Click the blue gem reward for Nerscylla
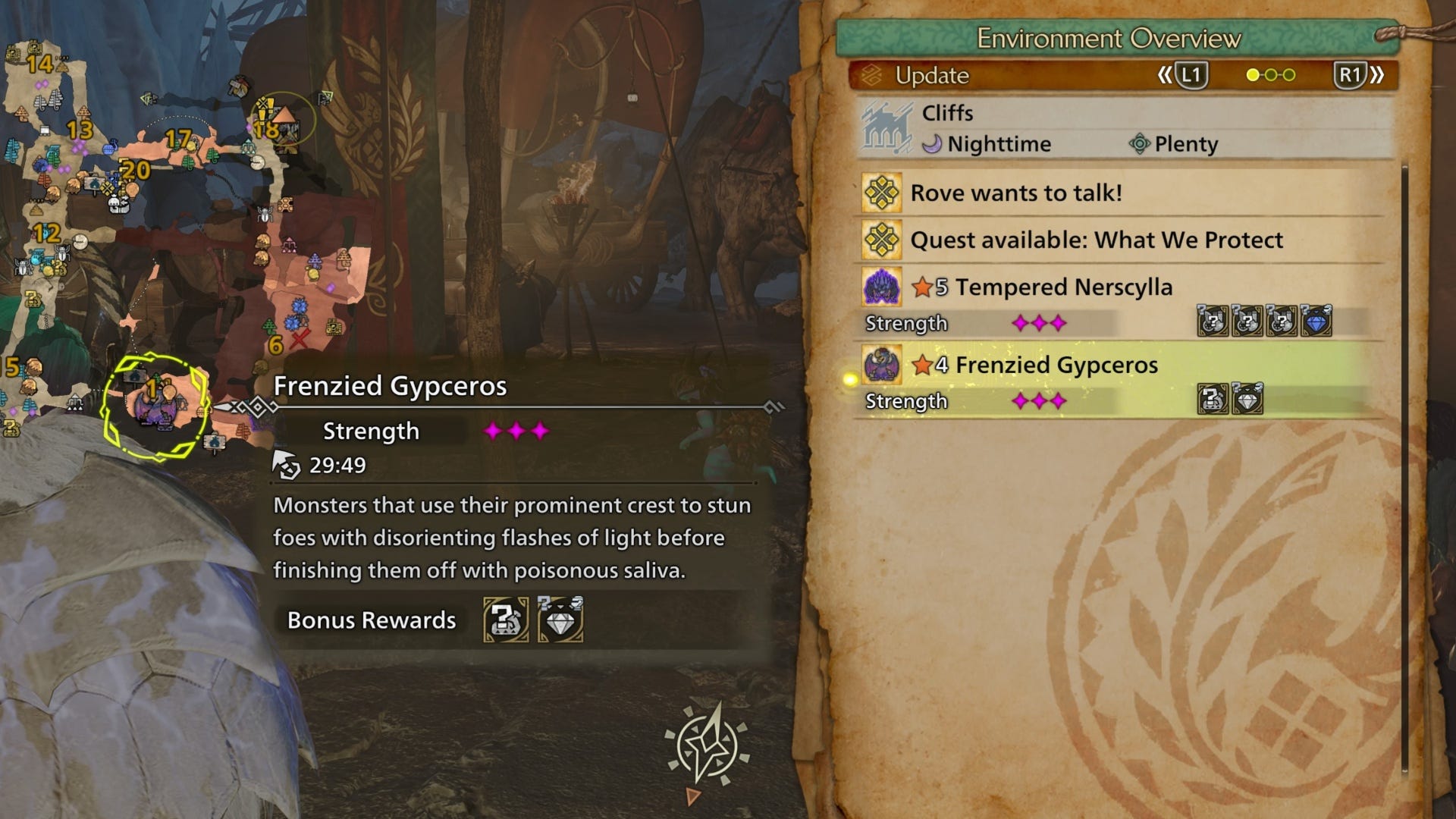1456x819 pixels. coord(1316,322)
